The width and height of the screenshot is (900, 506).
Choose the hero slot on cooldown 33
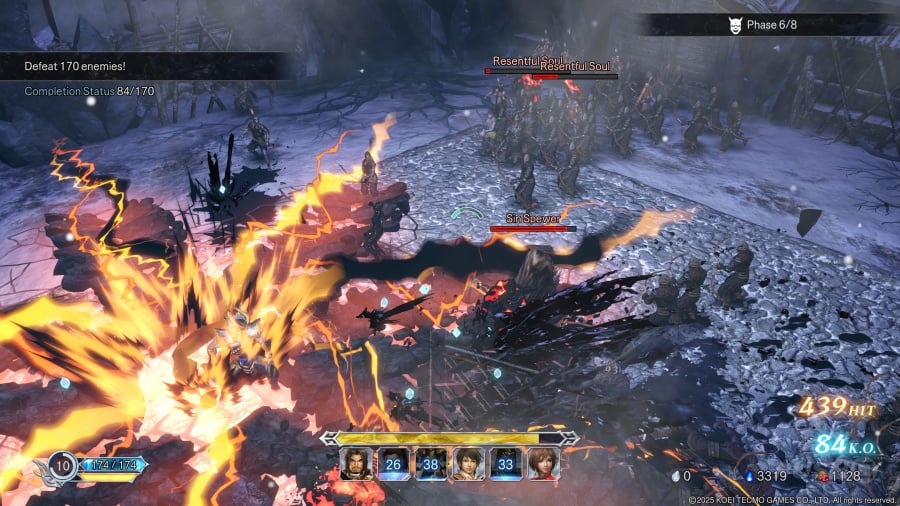coord(506,464)
